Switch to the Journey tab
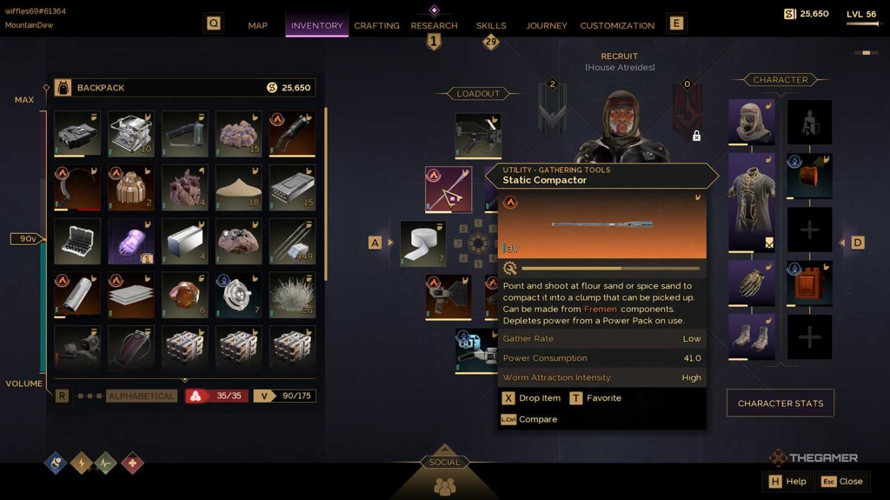This screenshot has height=500, width=890. 546,25
